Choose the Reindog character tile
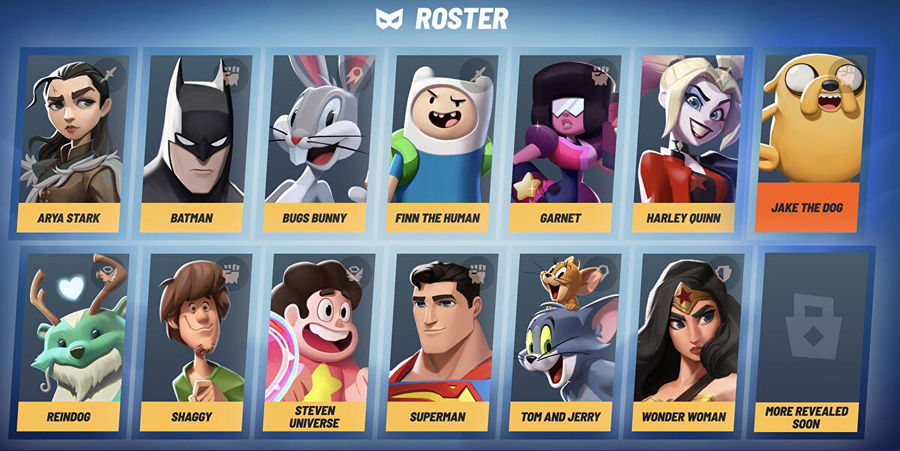This screenshot has width=900, height=451. 73,340
